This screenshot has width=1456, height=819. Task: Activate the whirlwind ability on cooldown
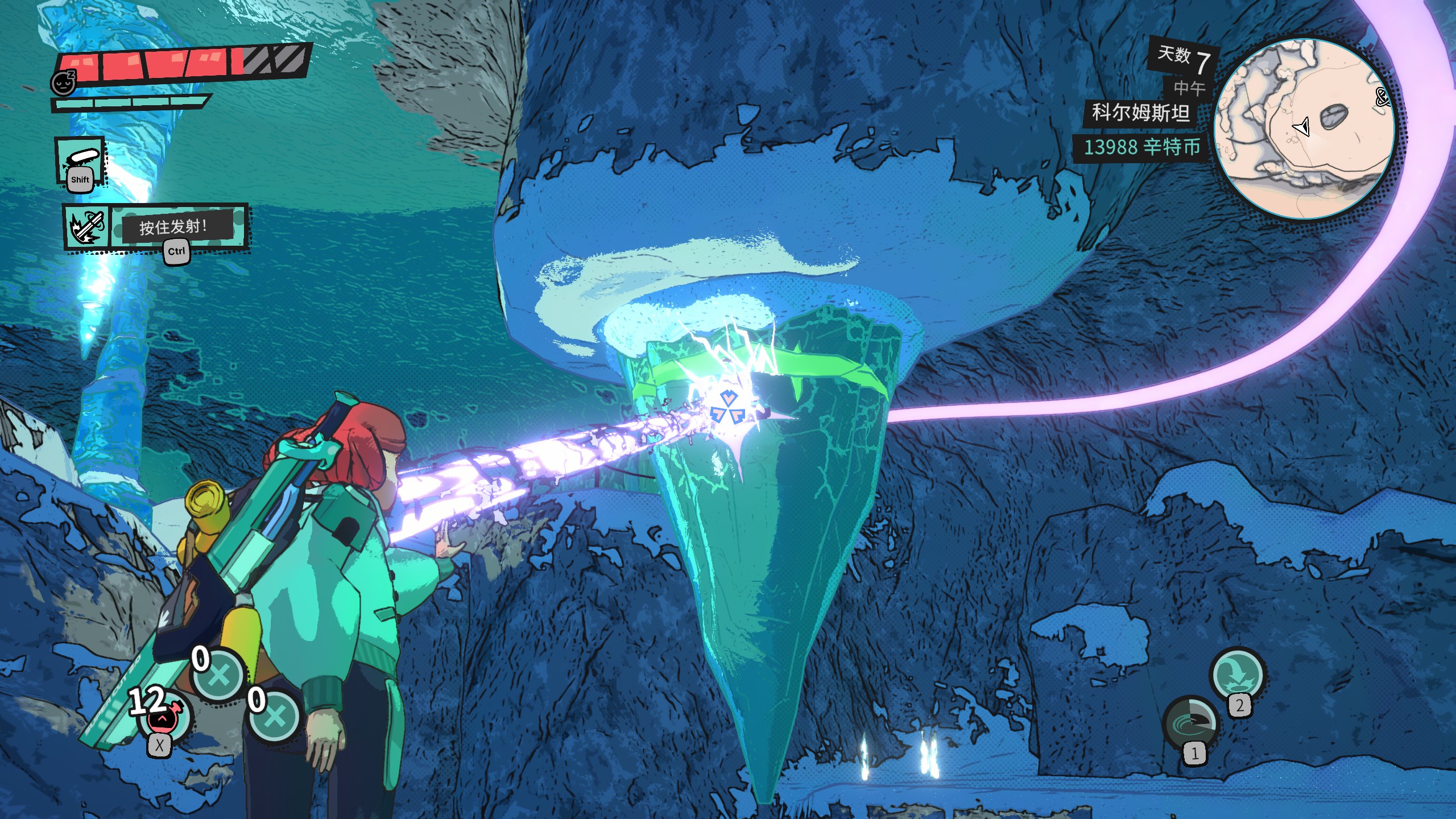1190,723
